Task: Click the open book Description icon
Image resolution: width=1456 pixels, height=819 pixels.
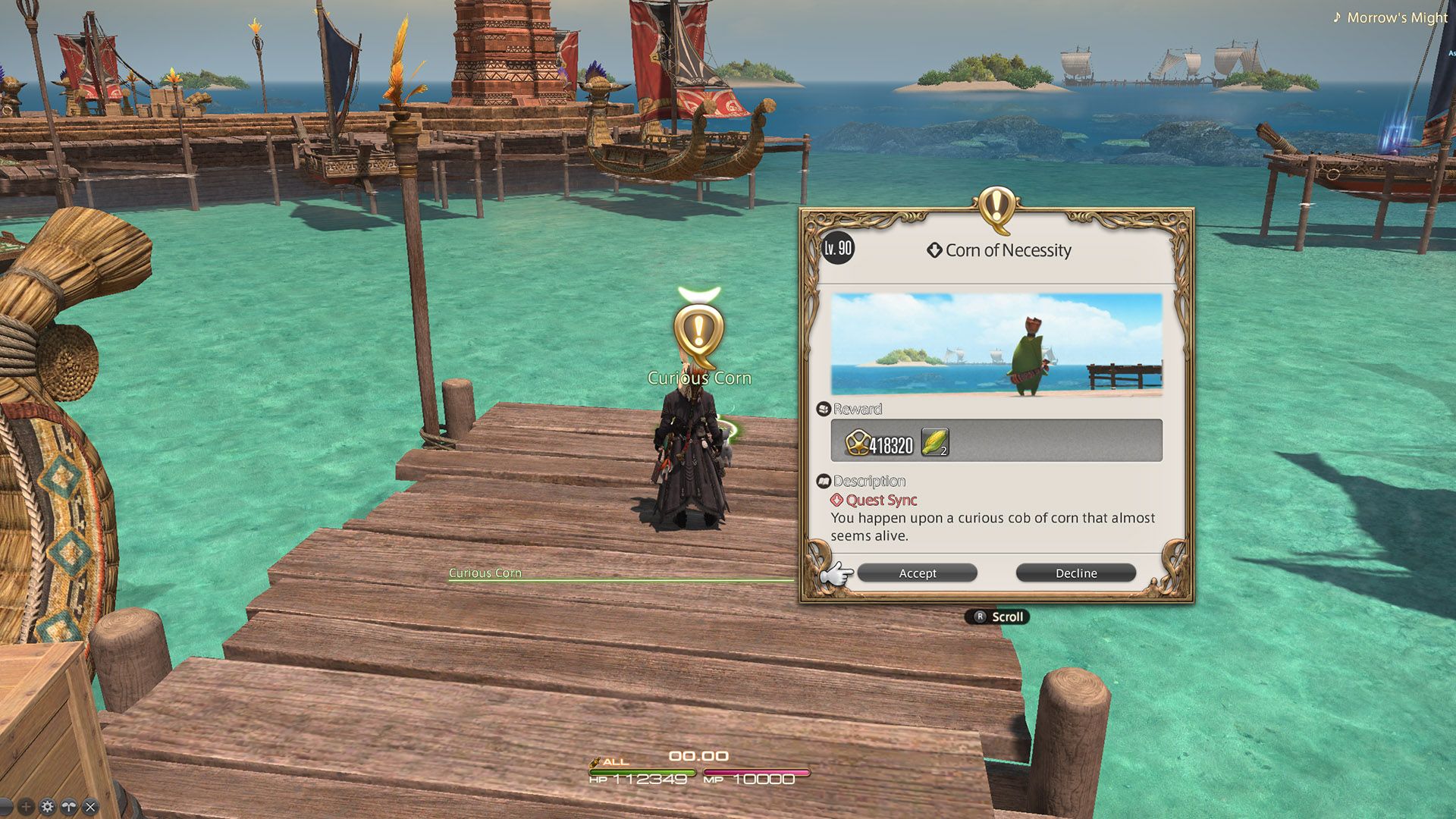Action: click(x=824, y=481)
